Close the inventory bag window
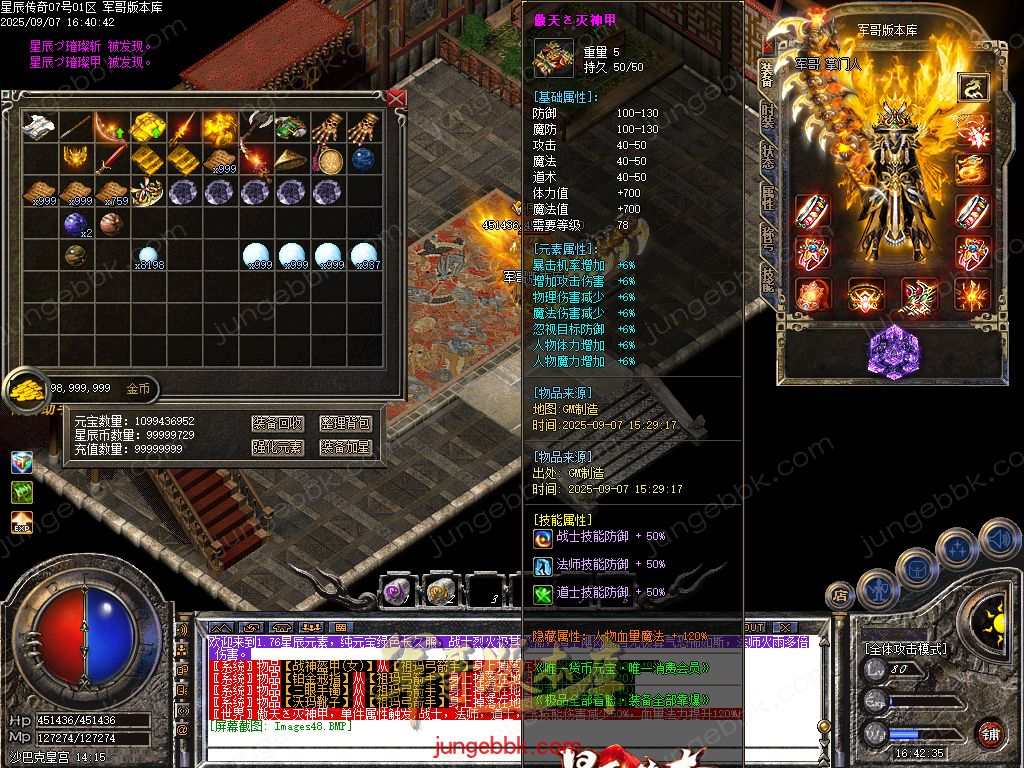Viewport: 1024px width, 768px height. [x=396, y=98]
